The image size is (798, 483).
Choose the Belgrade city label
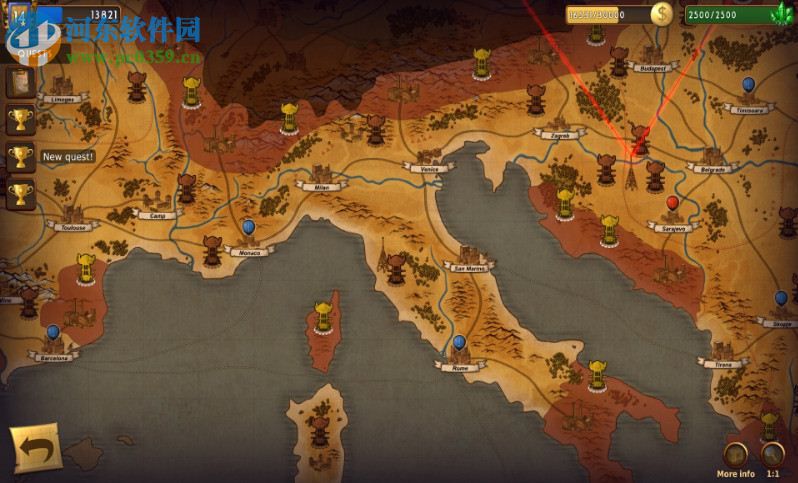[712, 169]
